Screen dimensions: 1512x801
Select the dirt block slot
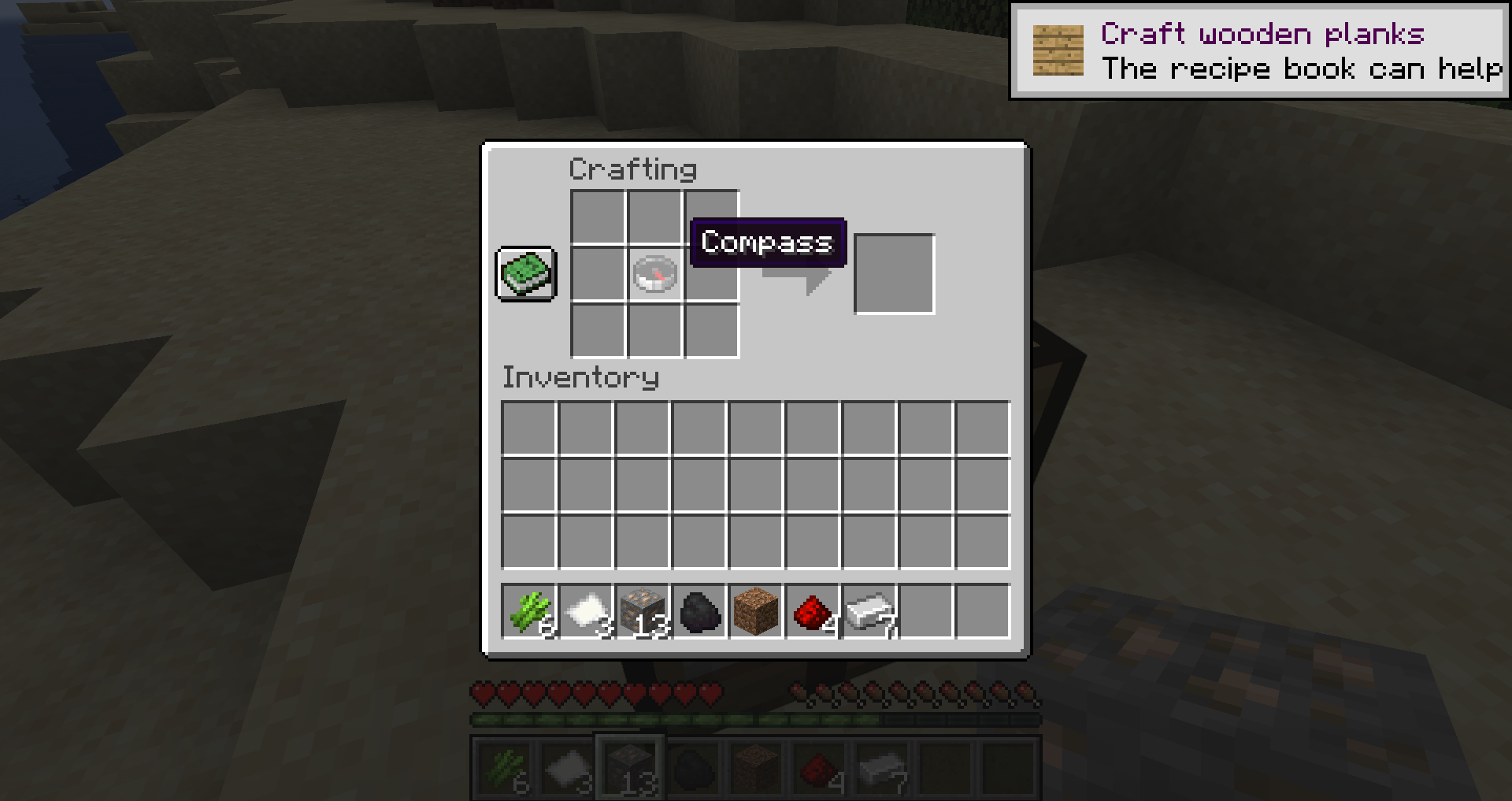pos(756,611)
